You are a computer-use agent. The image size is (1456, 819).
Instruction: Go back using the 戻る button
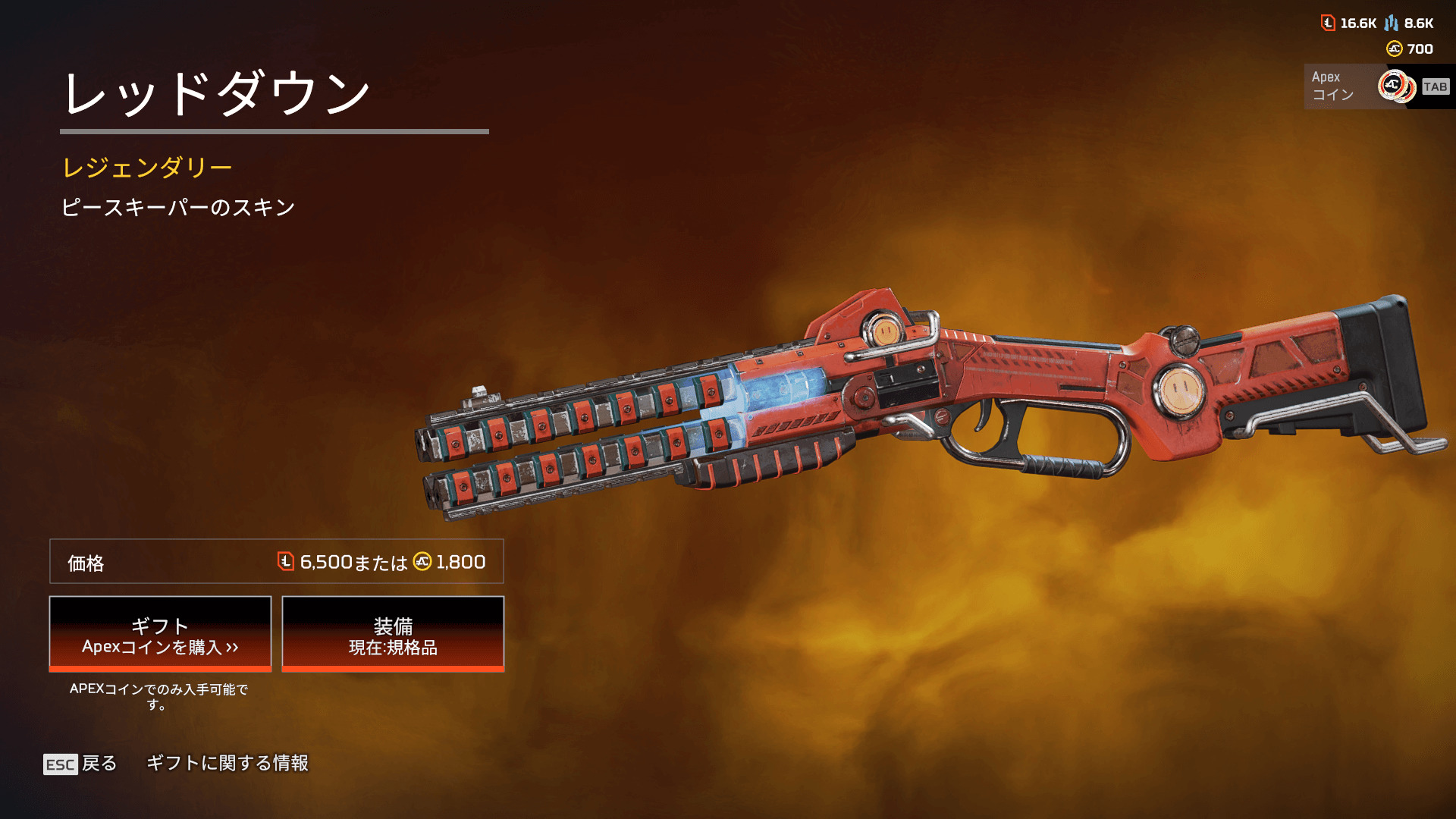pos(81,763)
